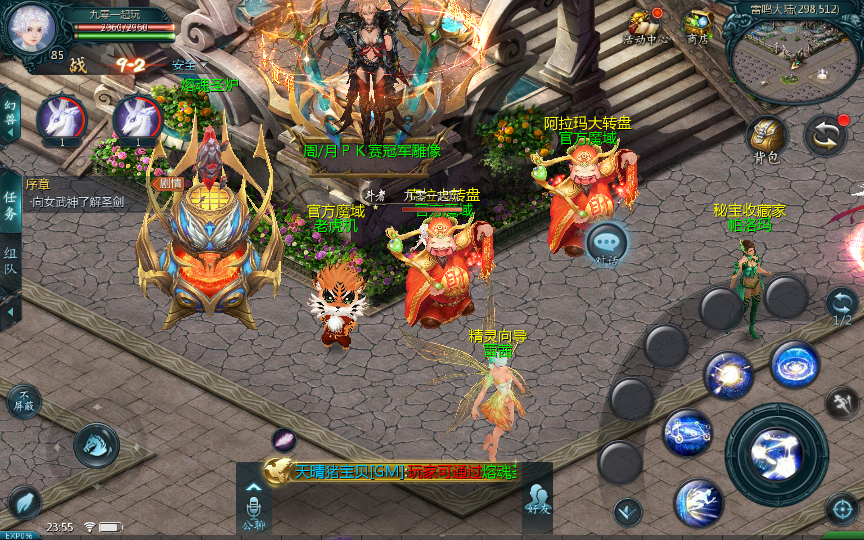Open the 背包 backpack
This screenshot has height=540, width=864.
coord(766,138)
